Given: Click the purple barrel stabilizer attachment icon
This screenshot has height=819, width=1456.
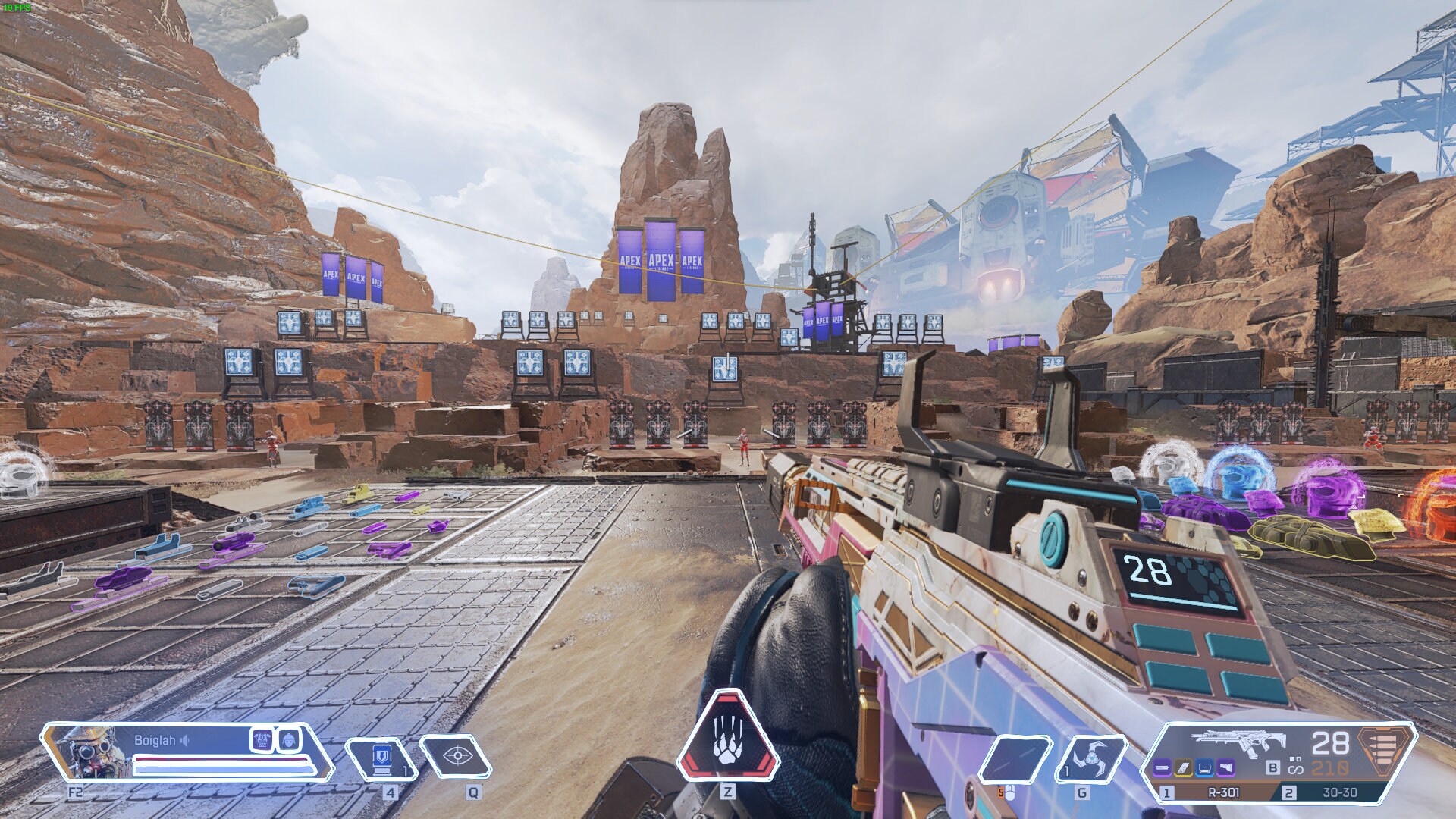Looking at the screenshot, I should (1161, 768).
